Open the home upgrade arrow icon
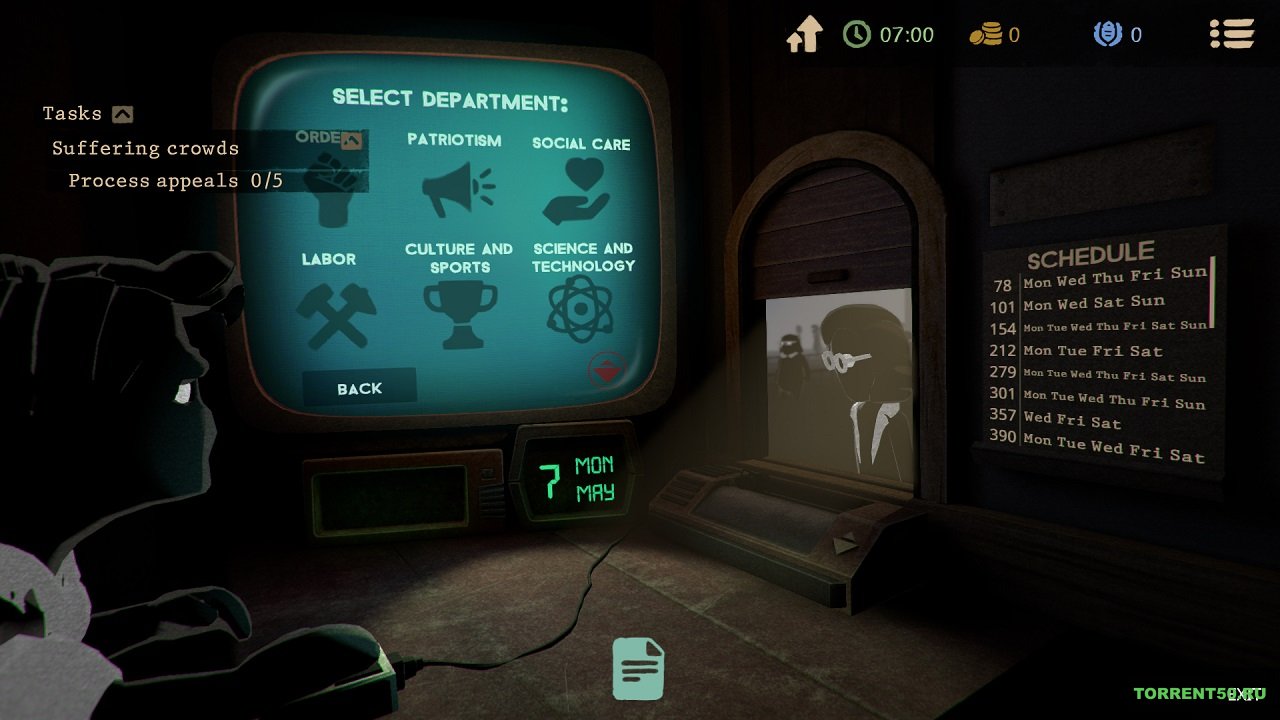1280x720 pixels. pyautogui.click(x=804, y=35)
